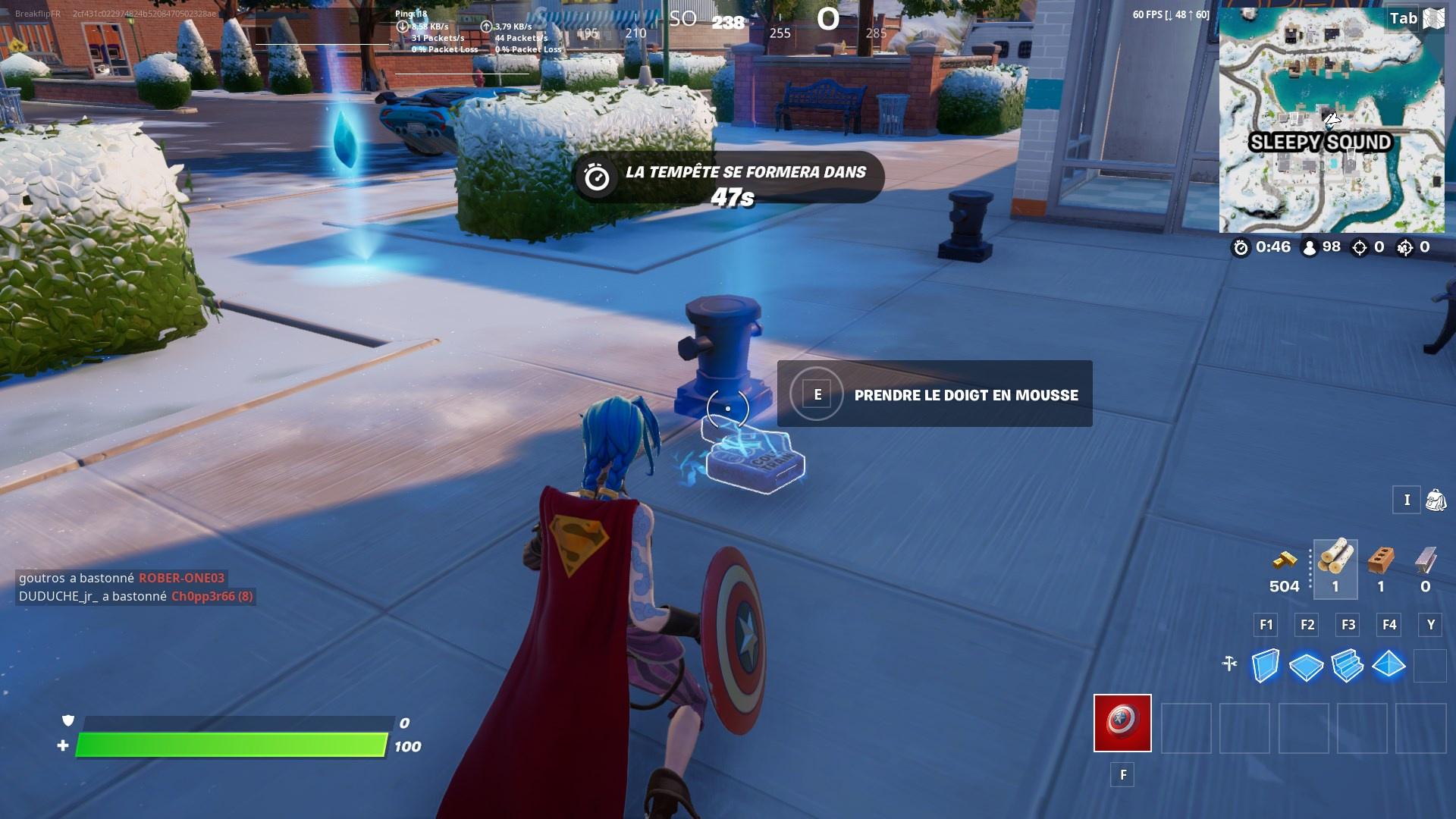Select the pickaxe harvesting tool icon
1456x819 pixels.
pos(1229,664)
